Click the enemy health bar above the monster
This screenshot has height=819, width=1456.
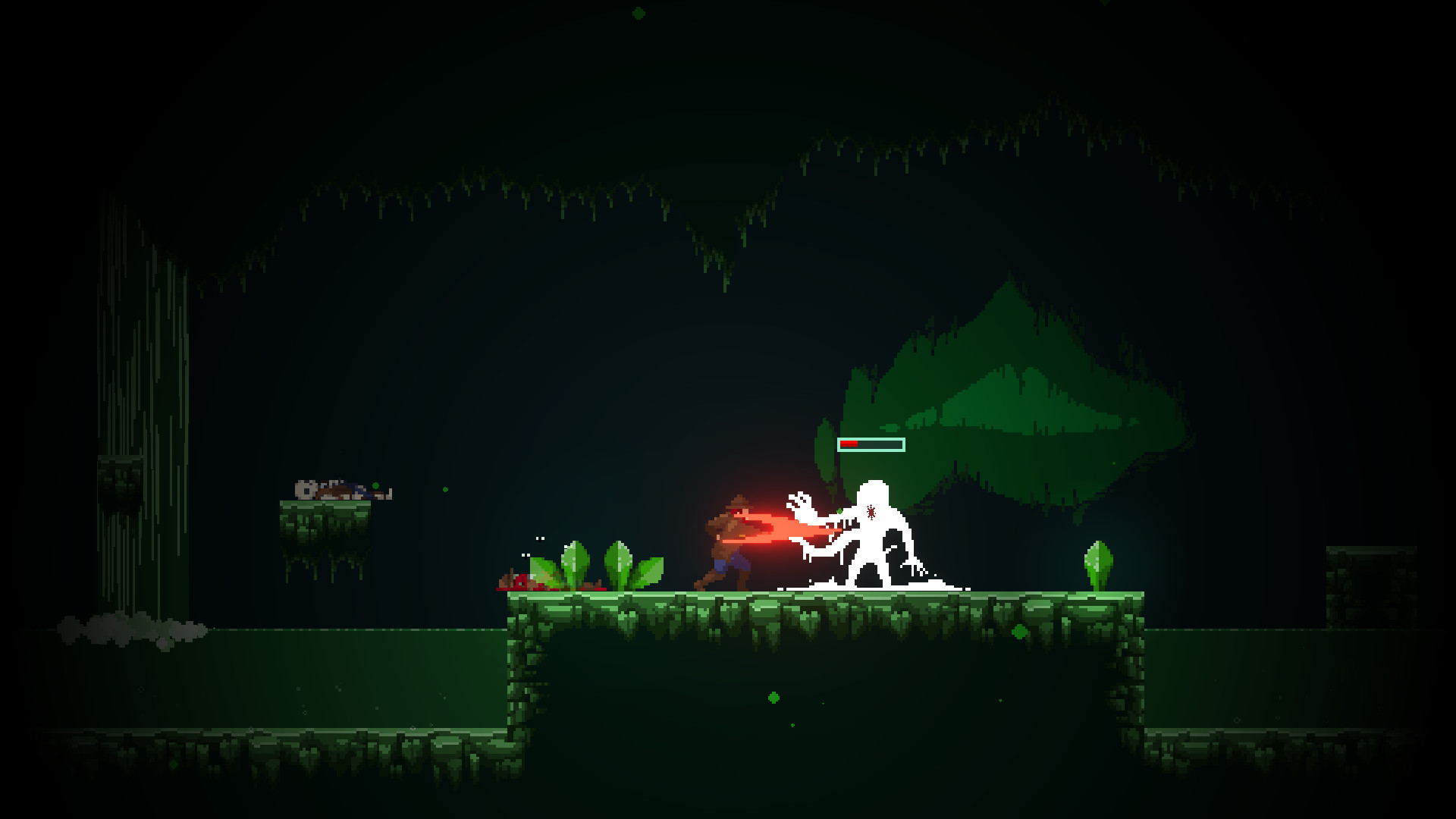pos(870,444)
